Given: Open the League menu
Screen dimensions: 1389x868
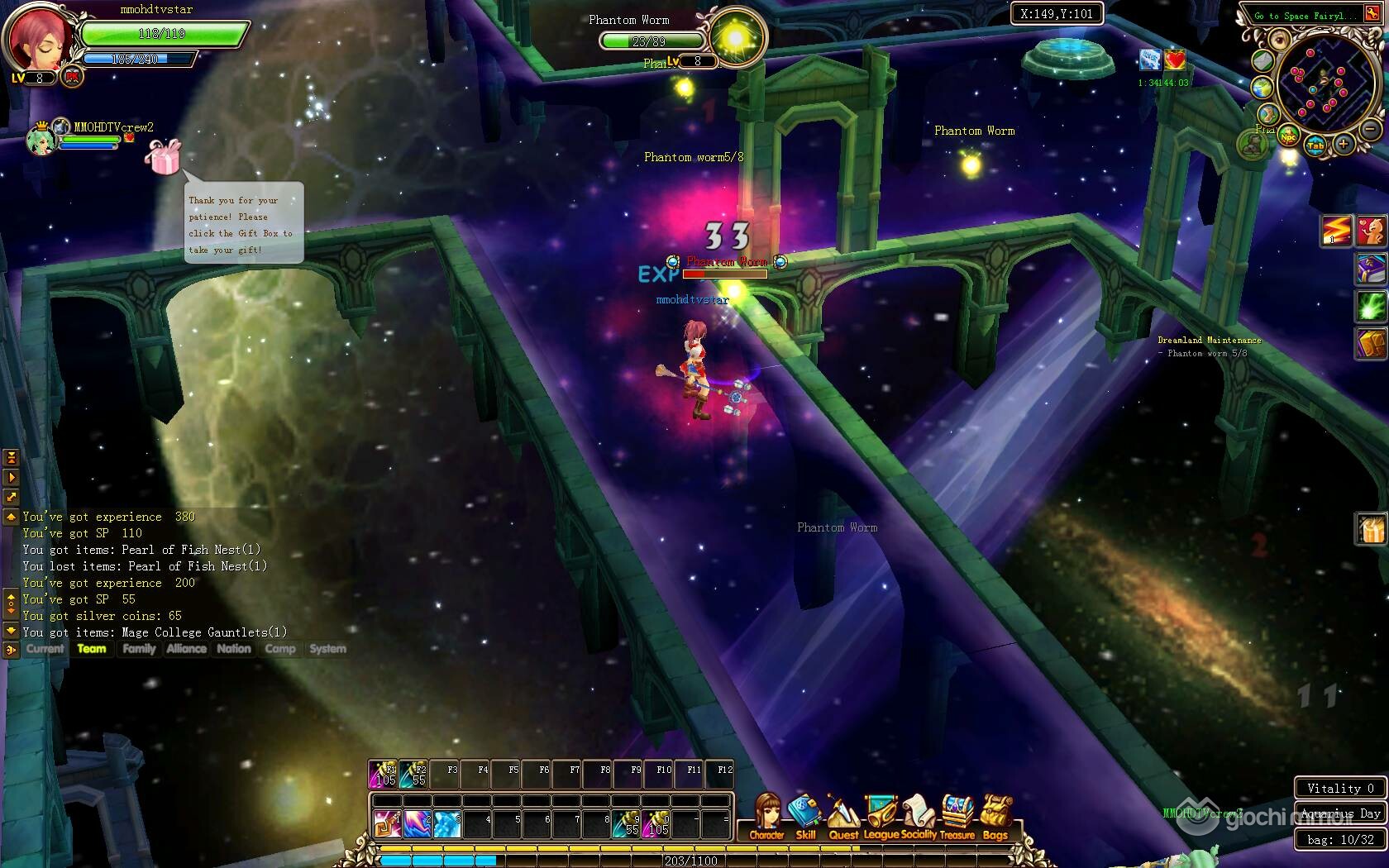Looking at the screenshot, I should [x=881, y=816].
